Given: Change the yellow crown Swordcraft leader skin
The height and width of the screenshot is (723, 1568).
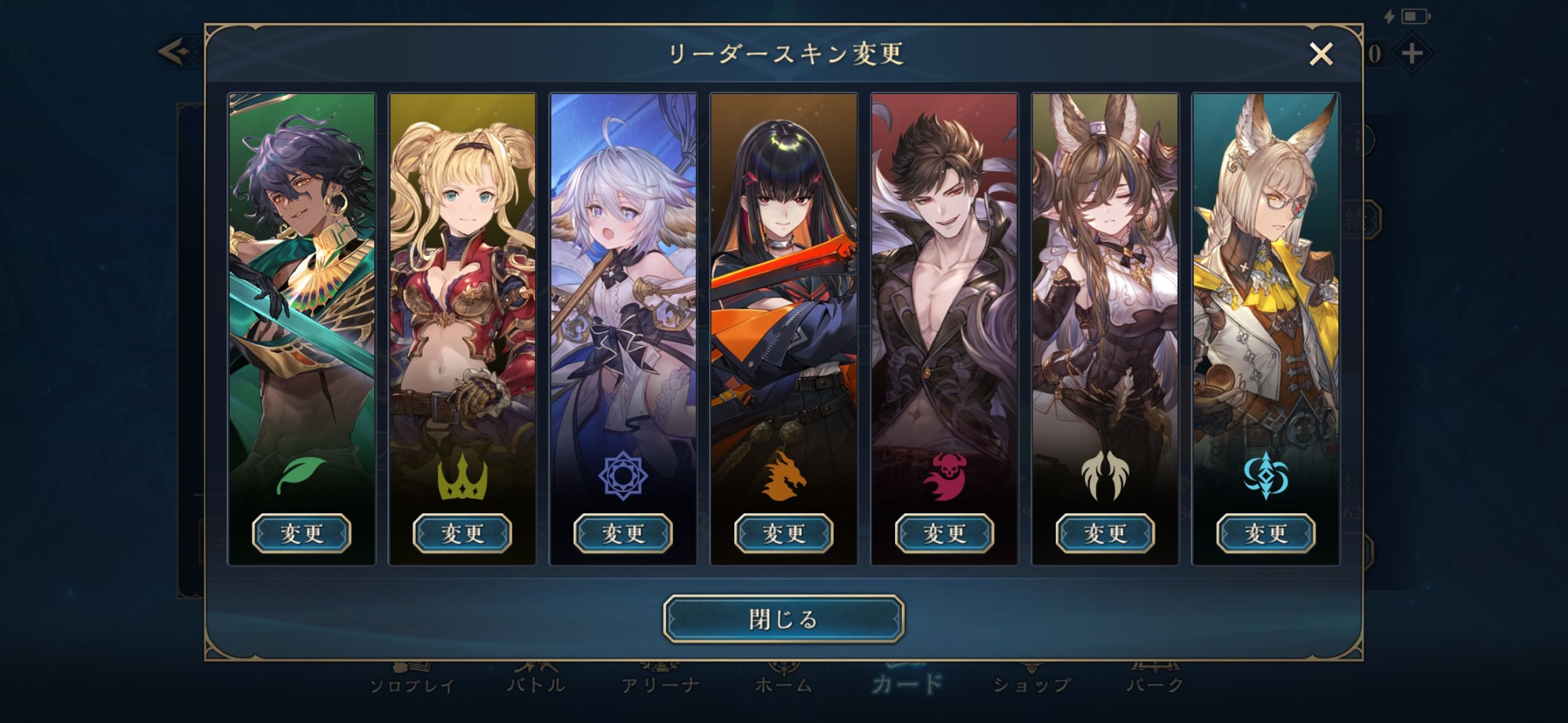Looking at the screenshot, I should [463, 533].
